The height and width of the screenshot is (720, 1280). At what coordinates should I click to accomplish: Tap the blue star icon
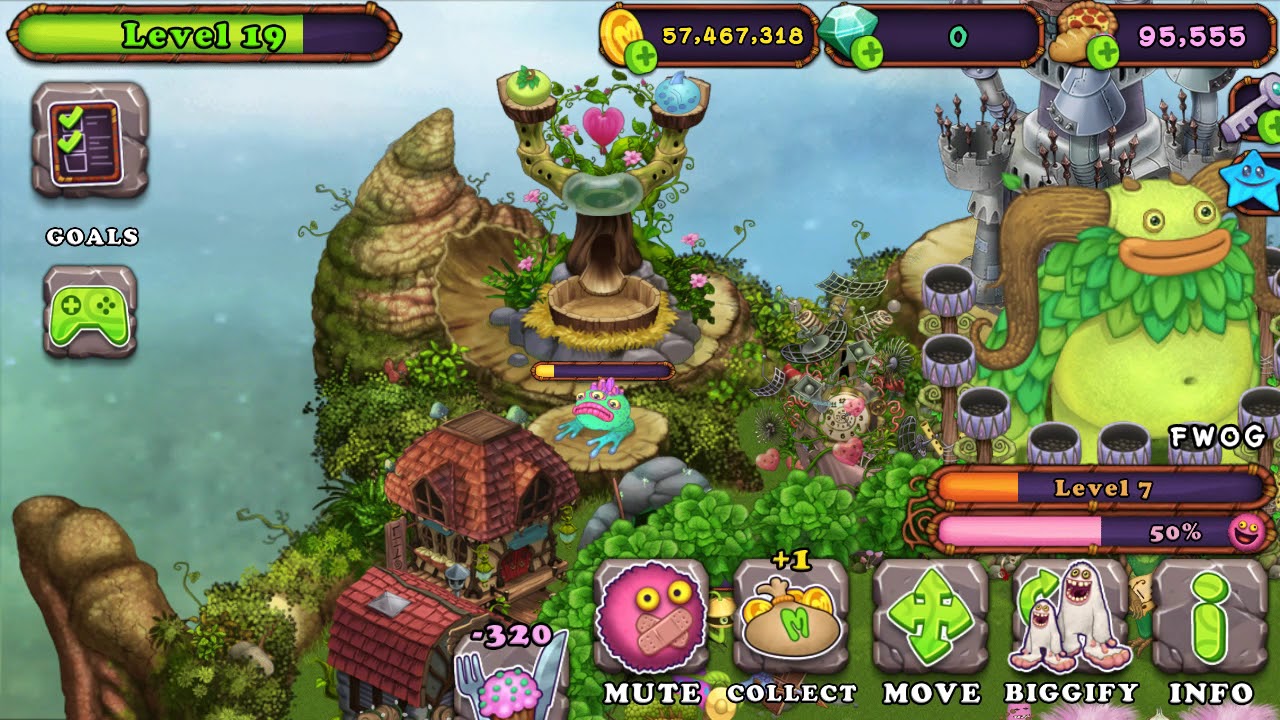pos(1256,180)
